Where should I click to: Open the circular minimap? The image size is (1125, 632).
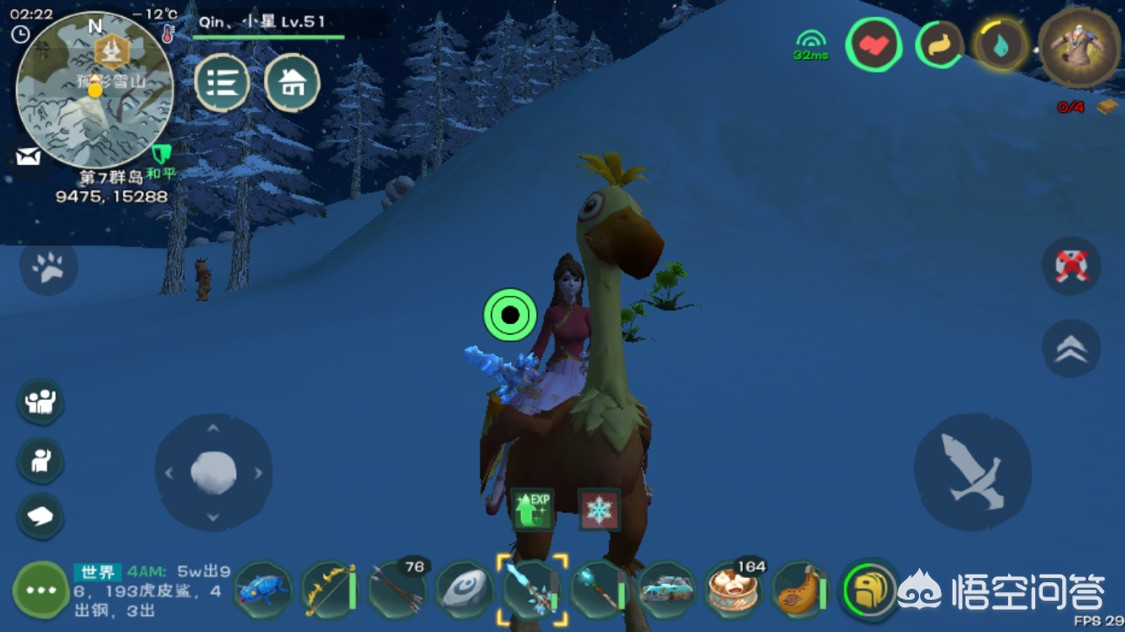coord(94,90)
